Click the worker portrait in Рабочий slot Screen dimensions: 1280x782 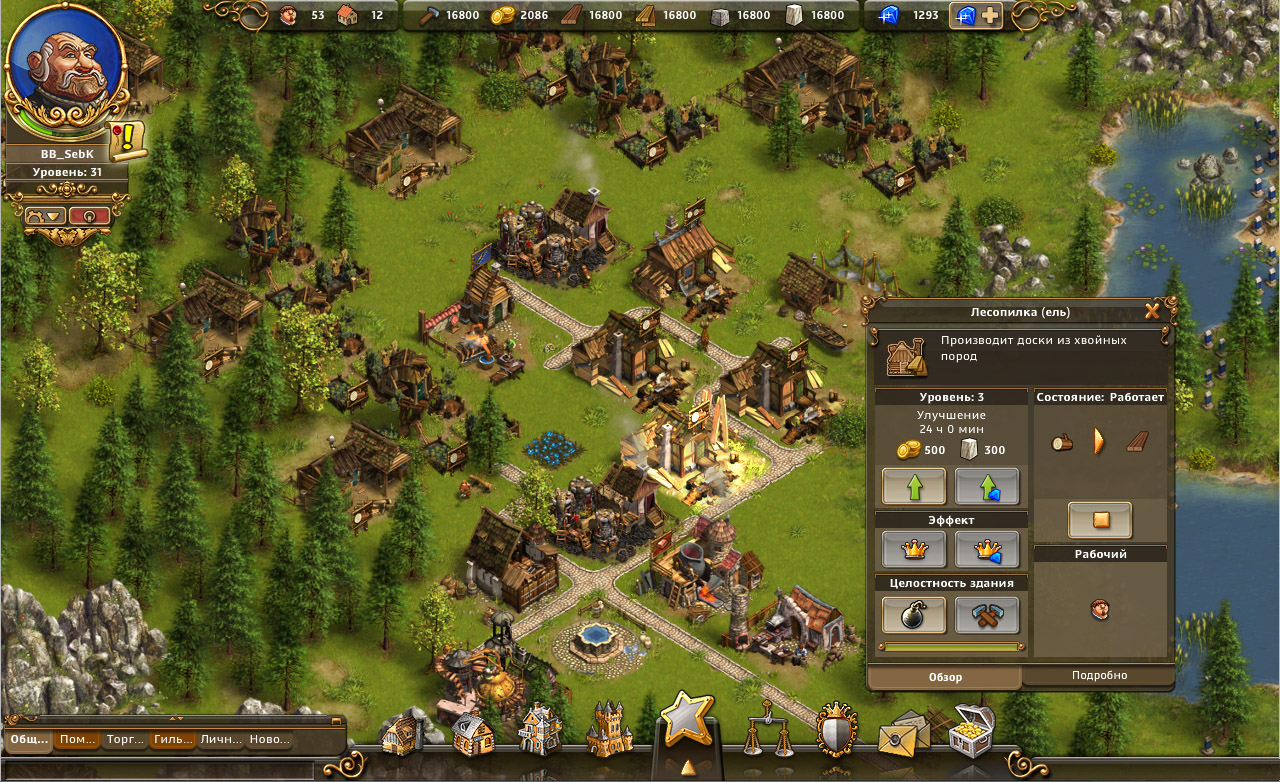[x=1100, y=610]
